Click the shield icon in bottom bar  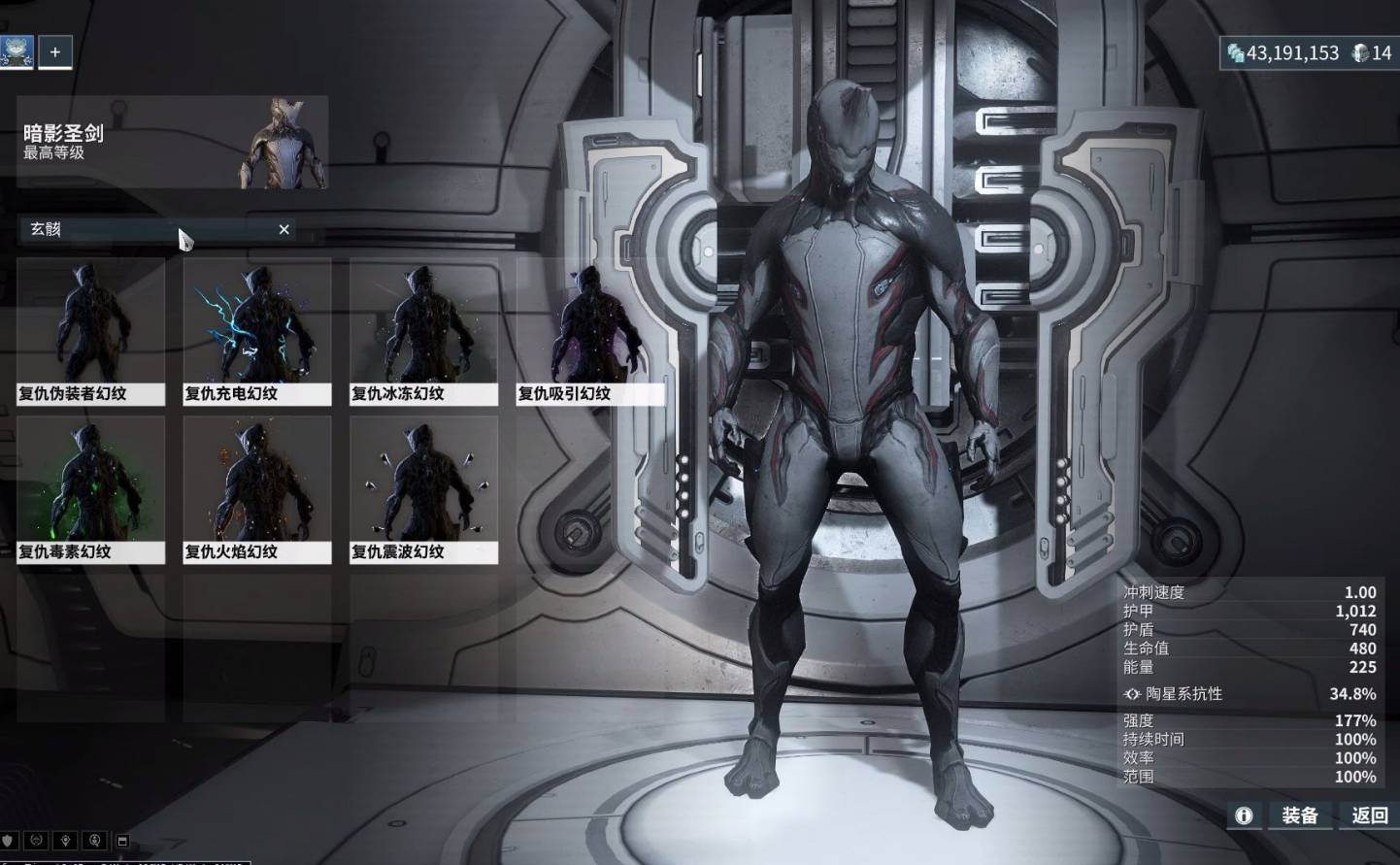[x=9, y=840]
